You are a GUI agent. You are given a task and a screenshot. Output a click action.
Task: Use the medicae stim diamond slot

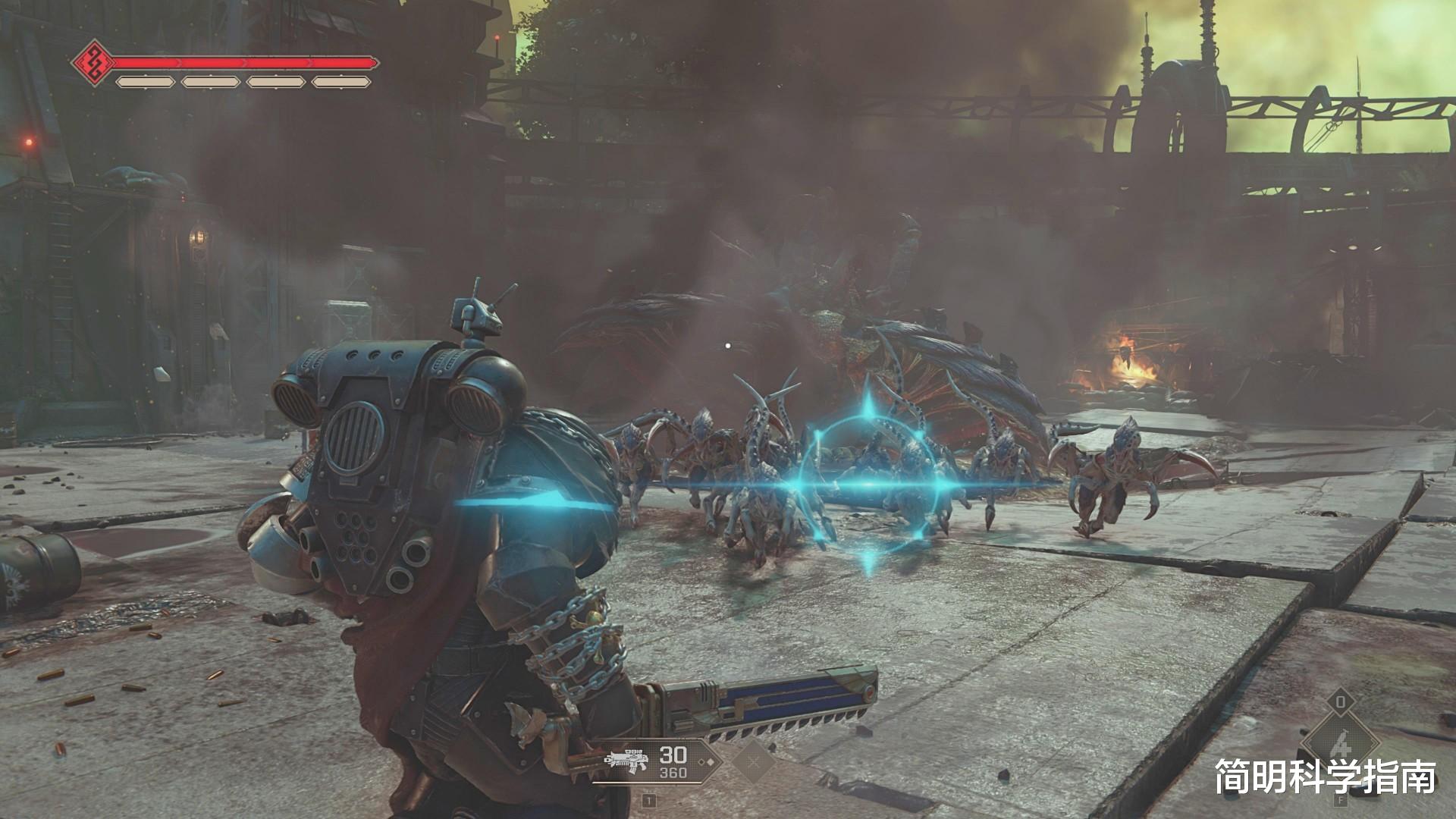pos(1340,742)
